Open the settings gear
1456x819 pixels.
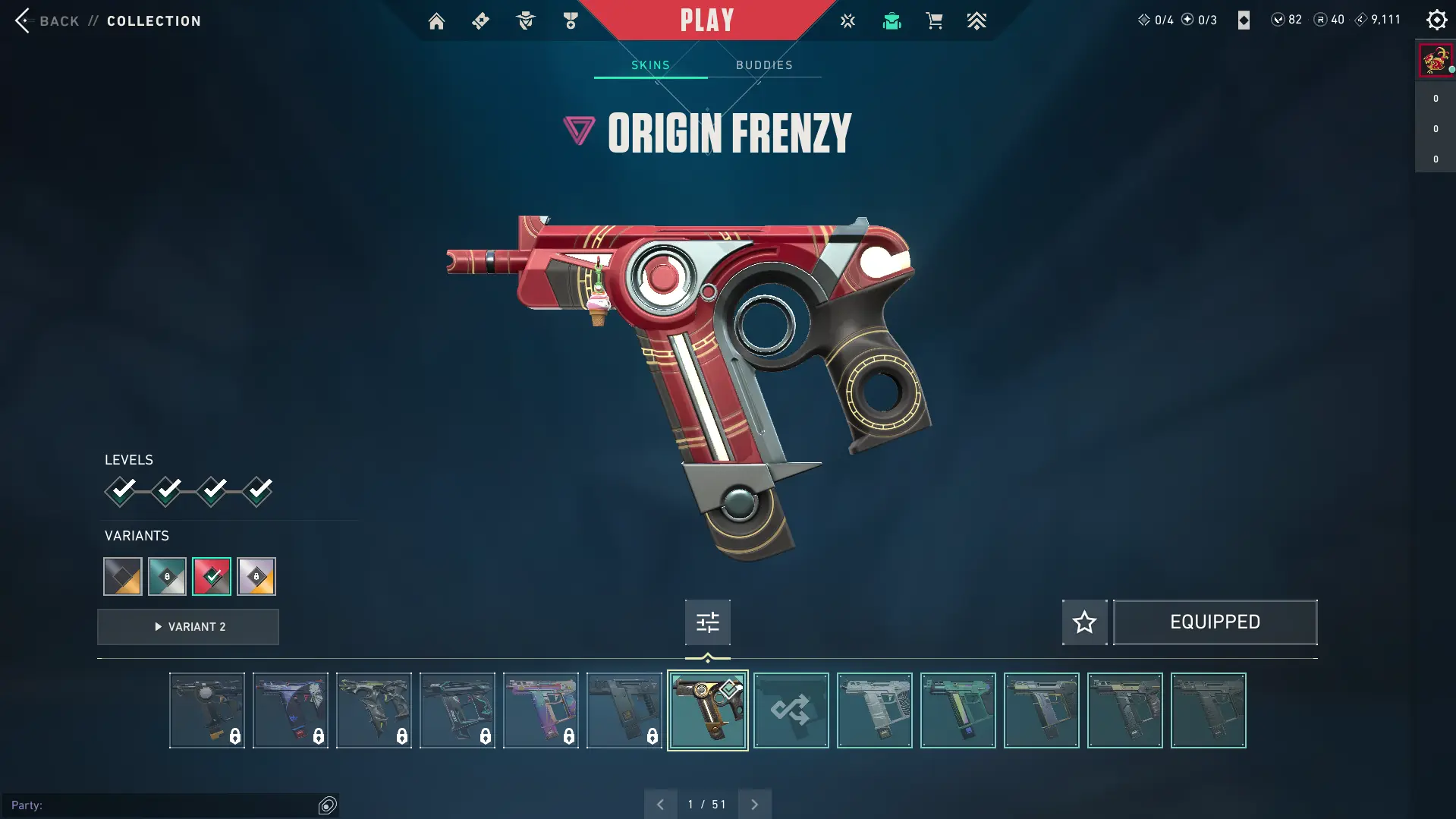pos(1436,20)
